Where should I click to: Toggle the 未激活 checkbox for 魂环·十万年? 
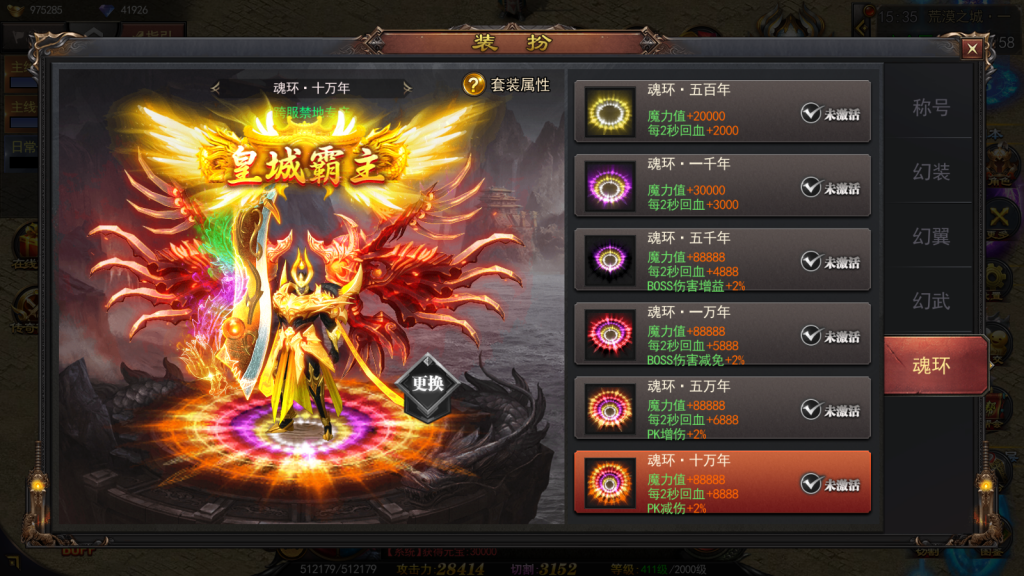pyautogui.click(x=811, y=484)
